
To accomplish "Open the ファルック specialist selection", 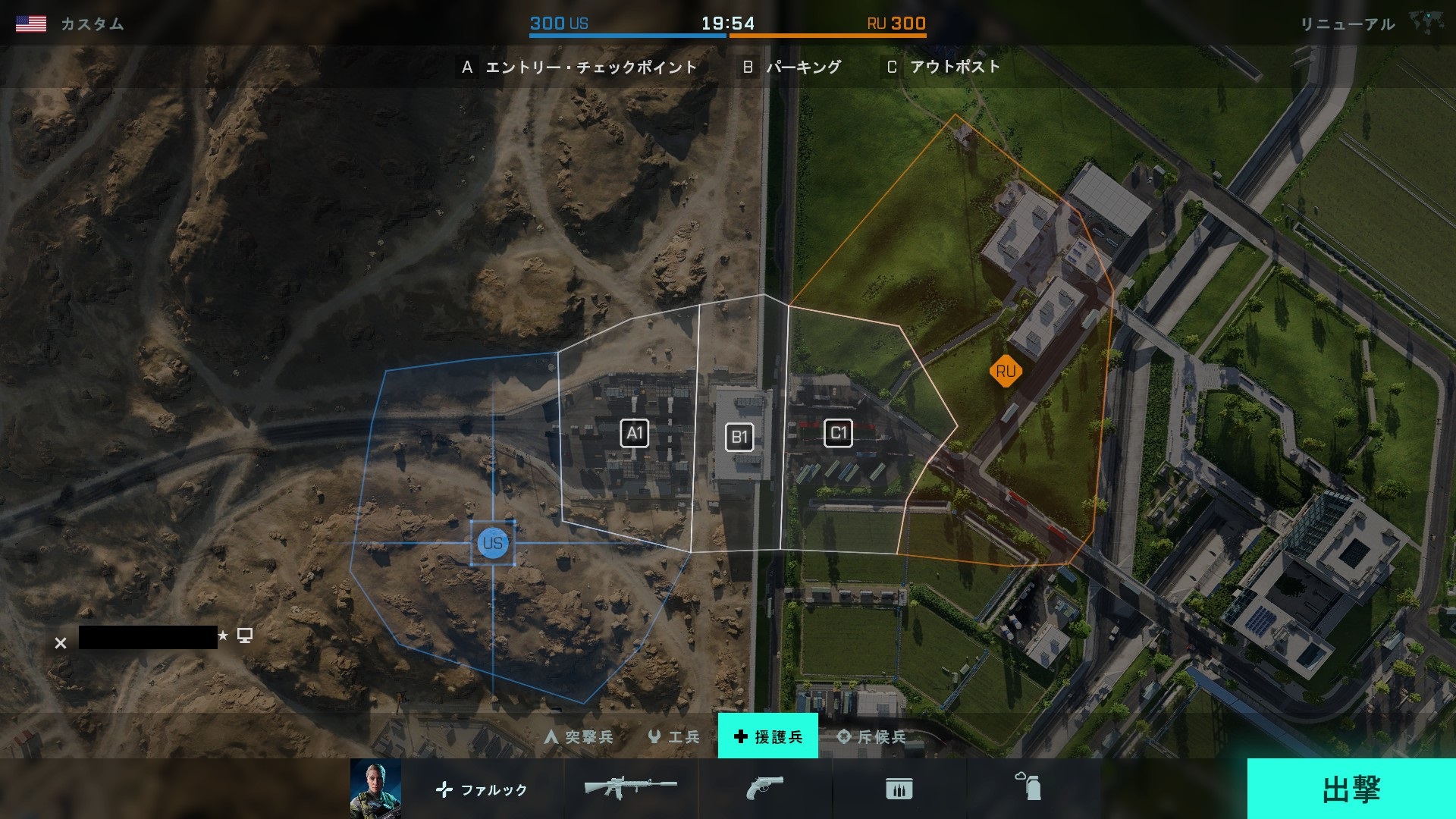I will (482, 789).
